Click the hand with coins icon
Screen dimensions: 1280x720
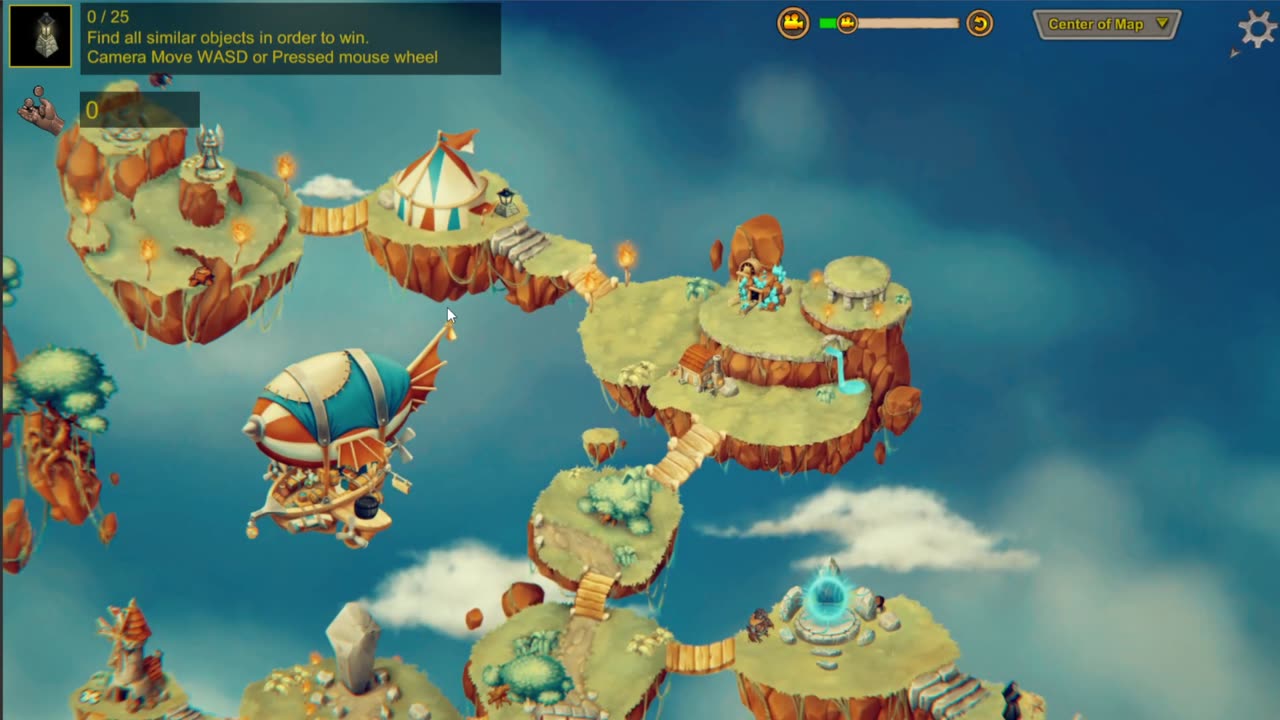(40, 110)
